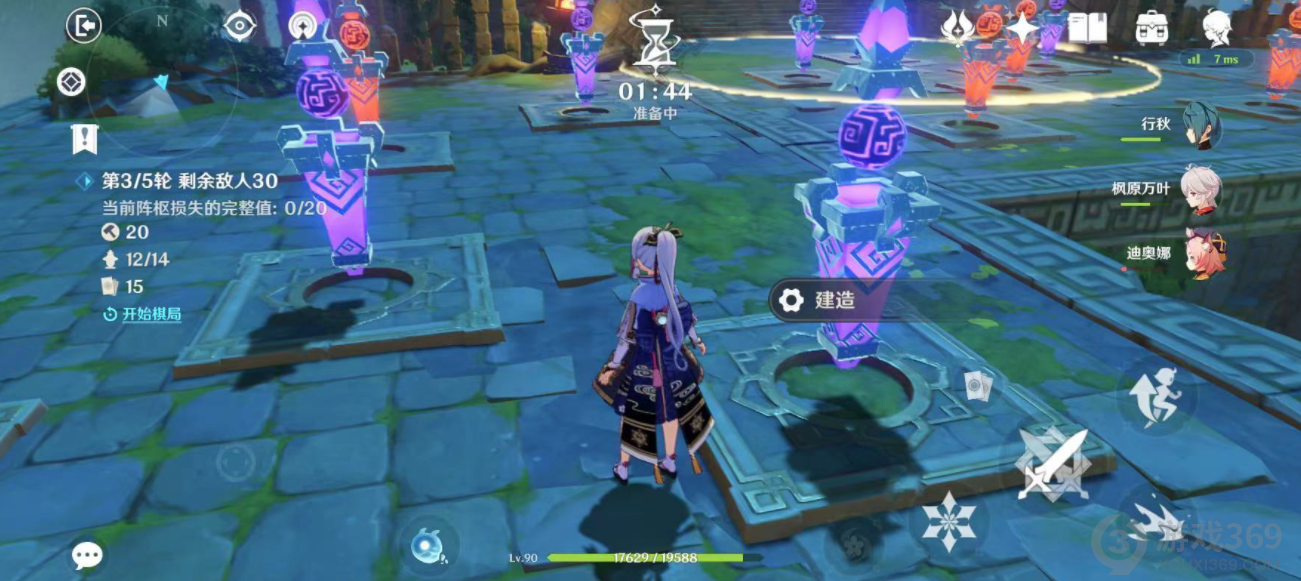The width and height of the screenshot is (1301, 581).
Task: Open the adventurer handbook book icon
Action: pos(1087,29)
